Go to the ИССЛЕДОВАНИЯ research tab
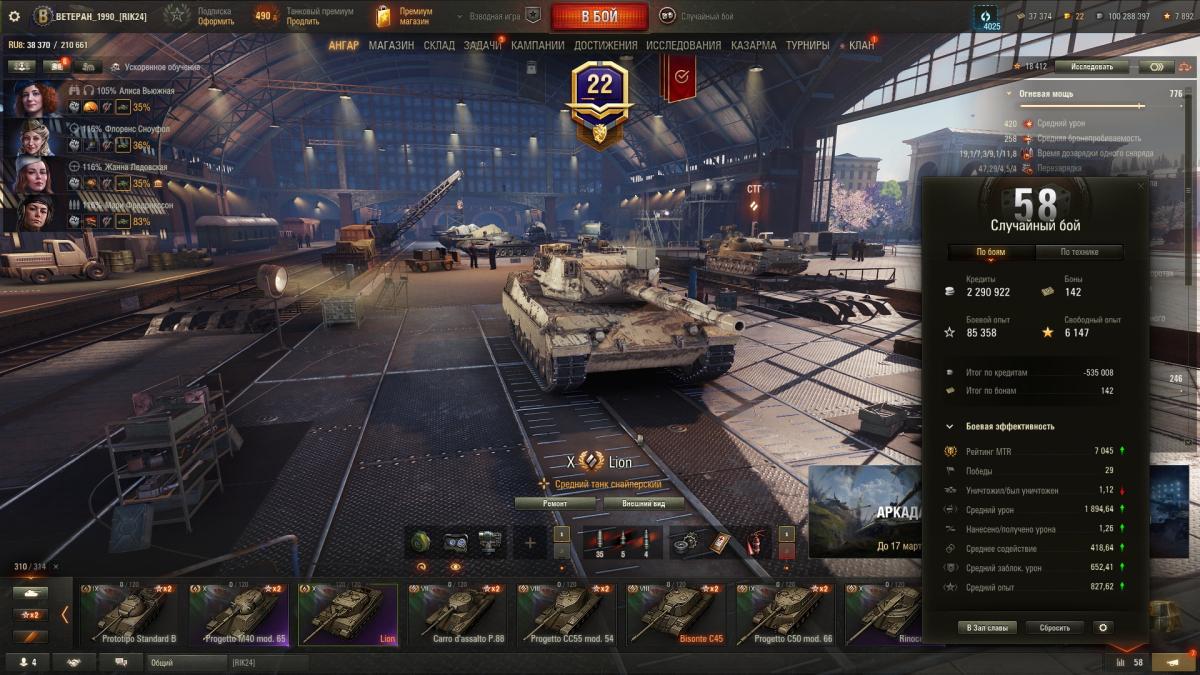Screen dimensions: 1200x675 click(x=683, y=45)
